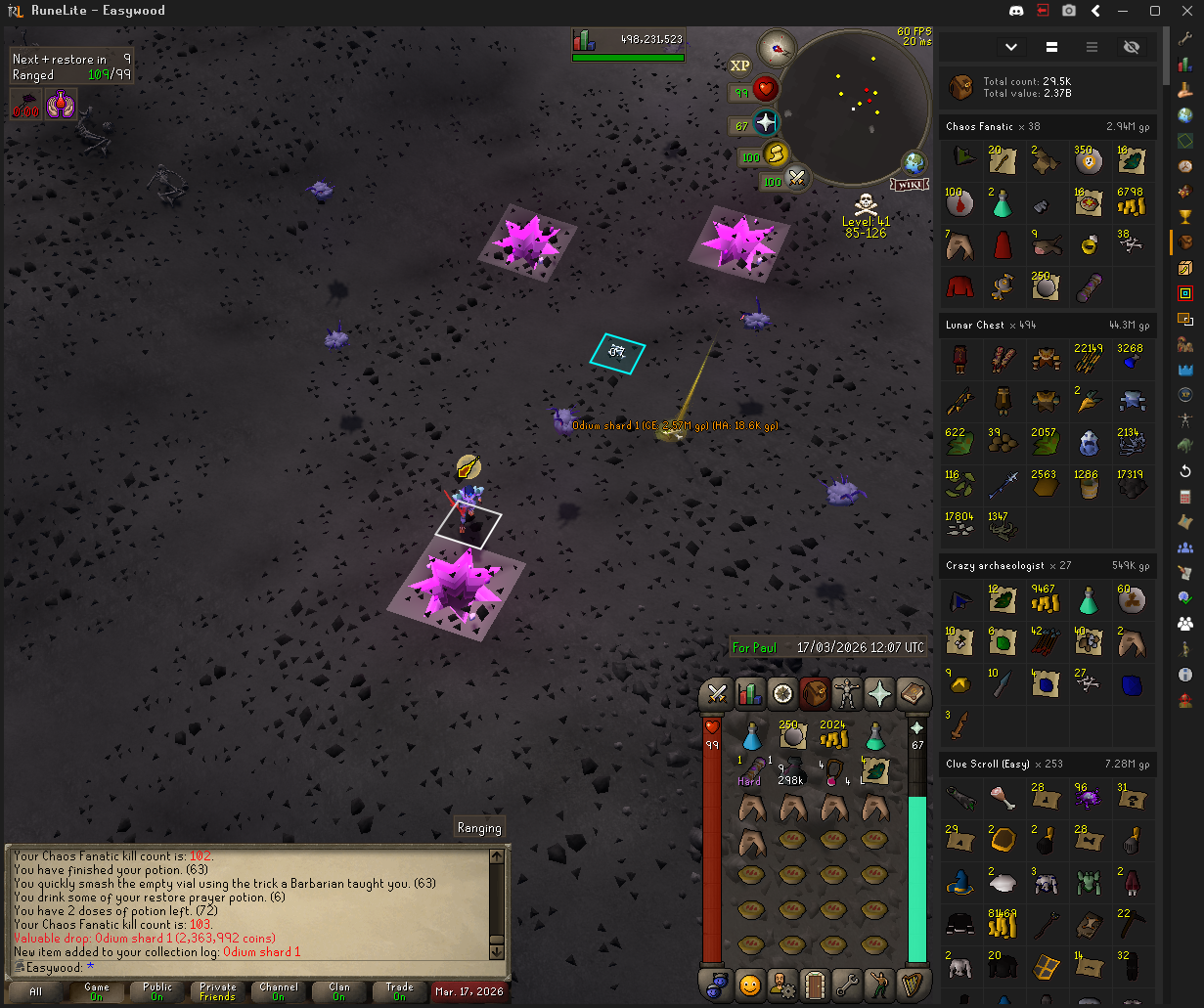
Task: Toggle the XP drops button
Action: [740, 65]
